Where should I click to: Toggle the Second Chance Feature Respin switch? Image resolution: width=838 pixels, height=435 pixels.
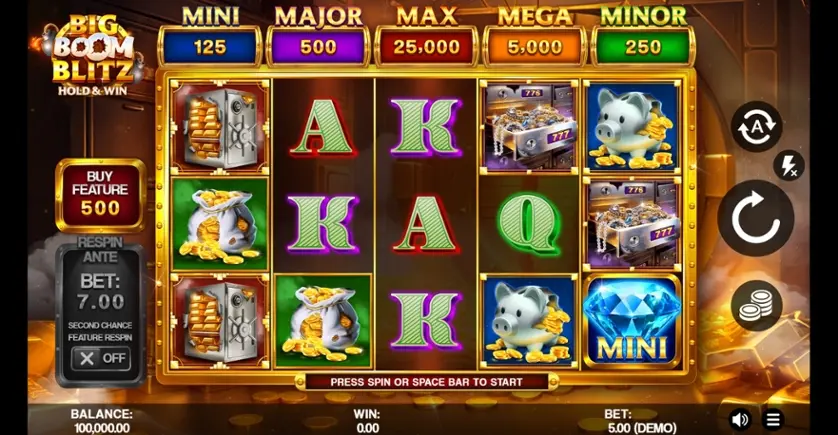point(101,358)
